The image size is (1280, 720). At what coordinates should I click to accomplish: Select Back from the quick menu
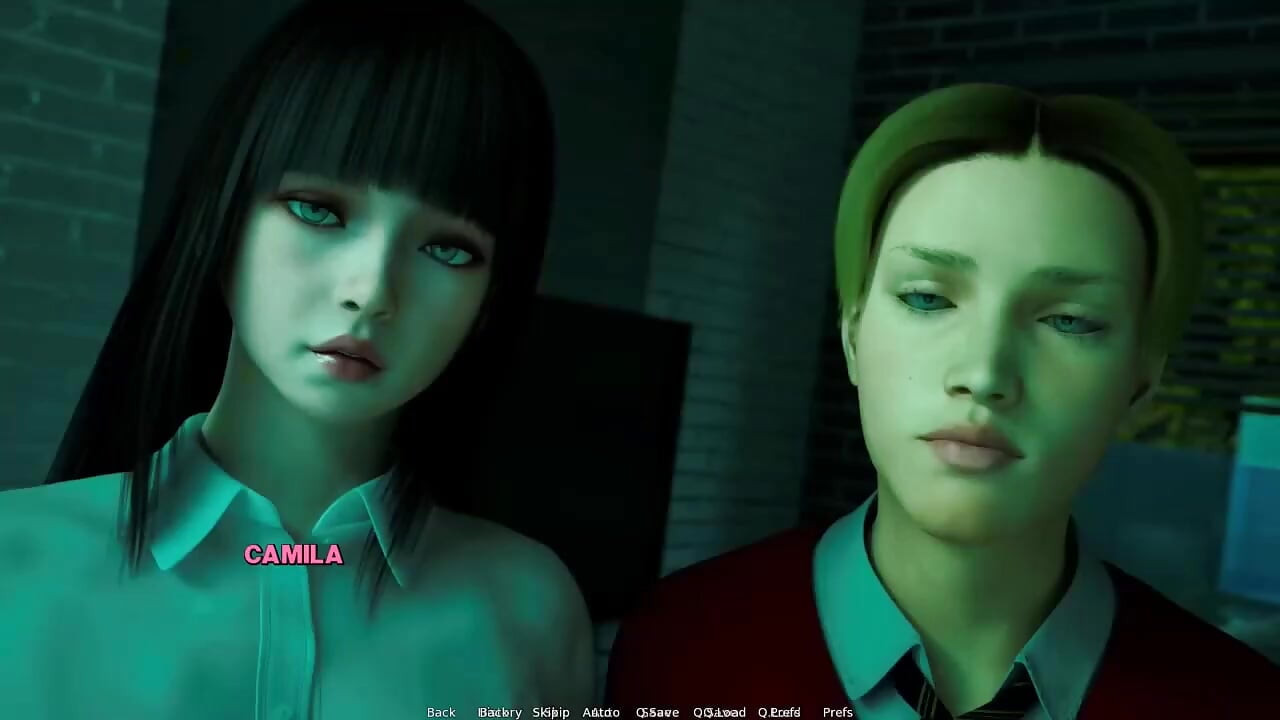(440, 712)
